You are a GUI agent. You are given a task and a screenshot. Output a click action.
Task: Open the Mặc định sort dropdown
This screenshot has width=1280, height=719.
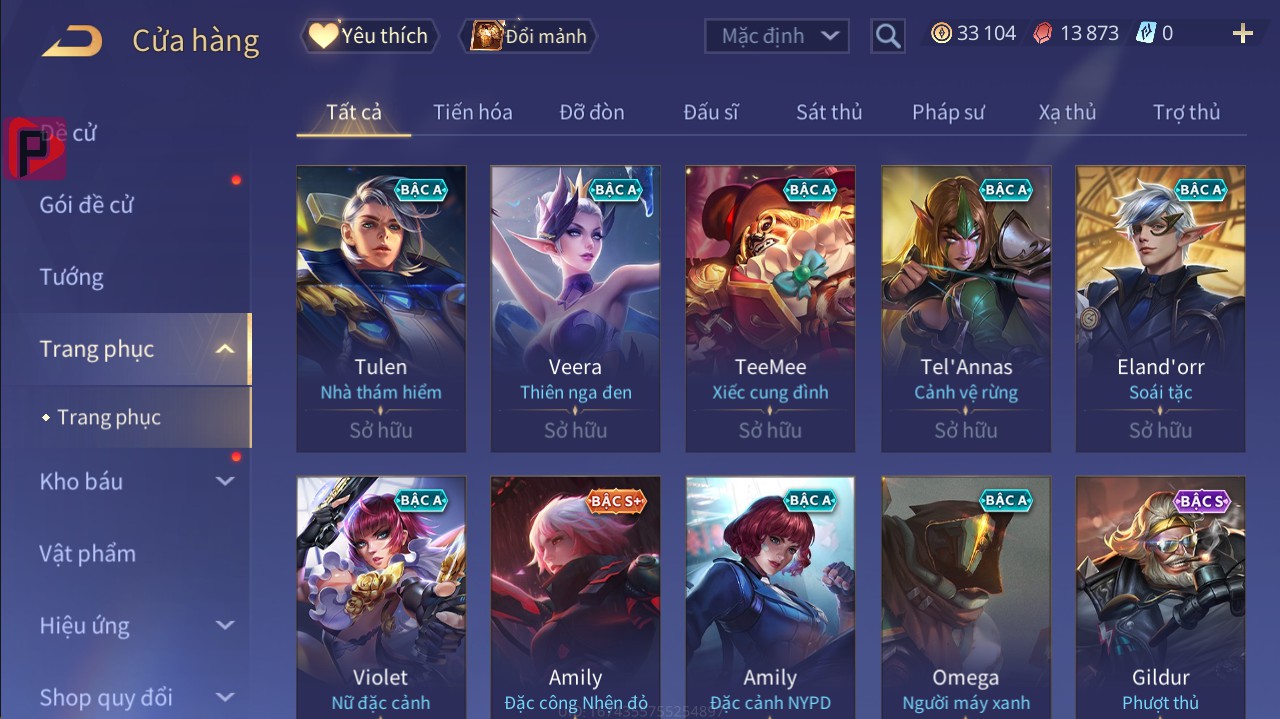click(778, 36)
